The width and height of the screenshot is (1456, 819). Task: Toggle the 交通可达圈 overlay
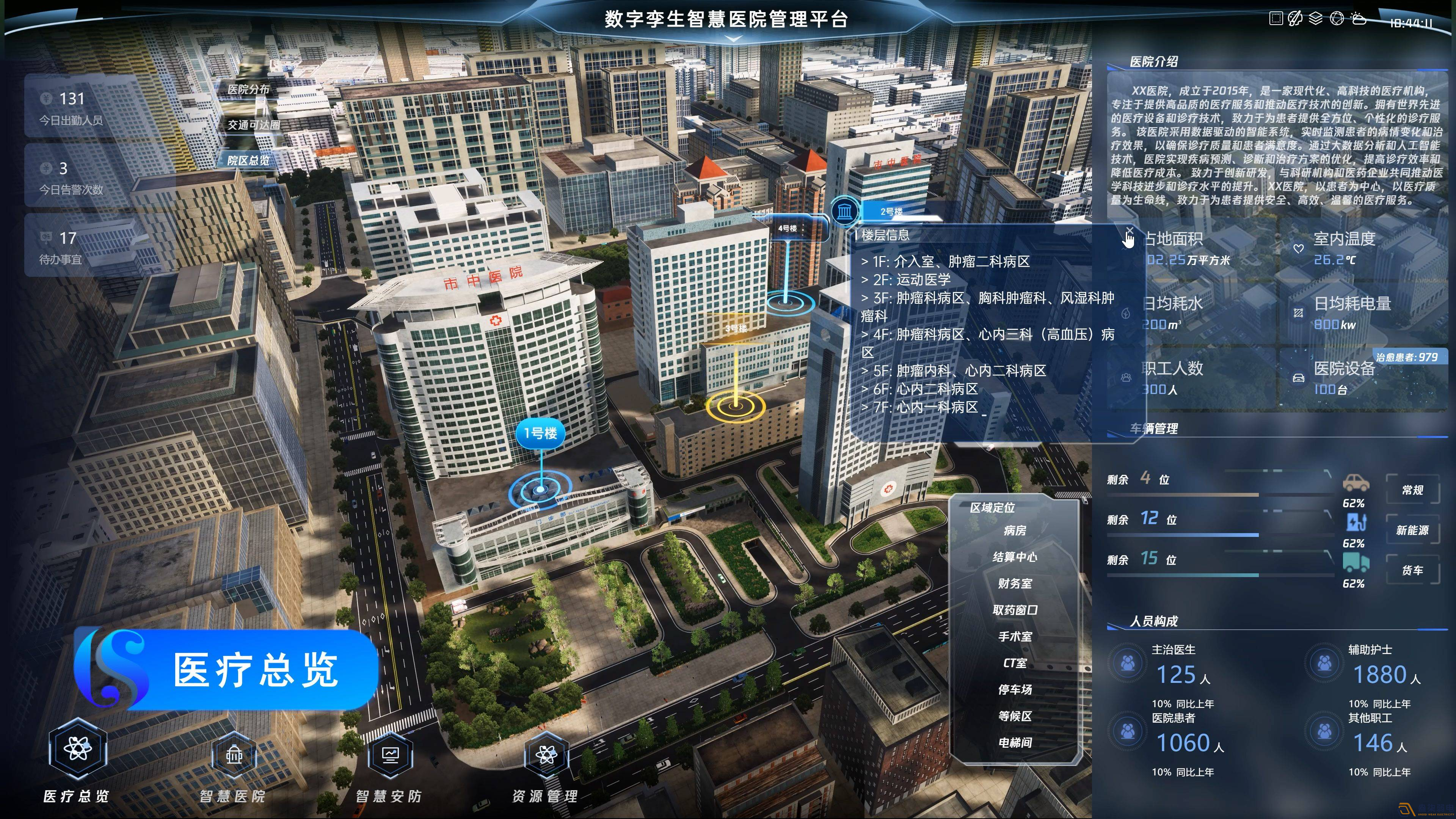tap(254, 125)
